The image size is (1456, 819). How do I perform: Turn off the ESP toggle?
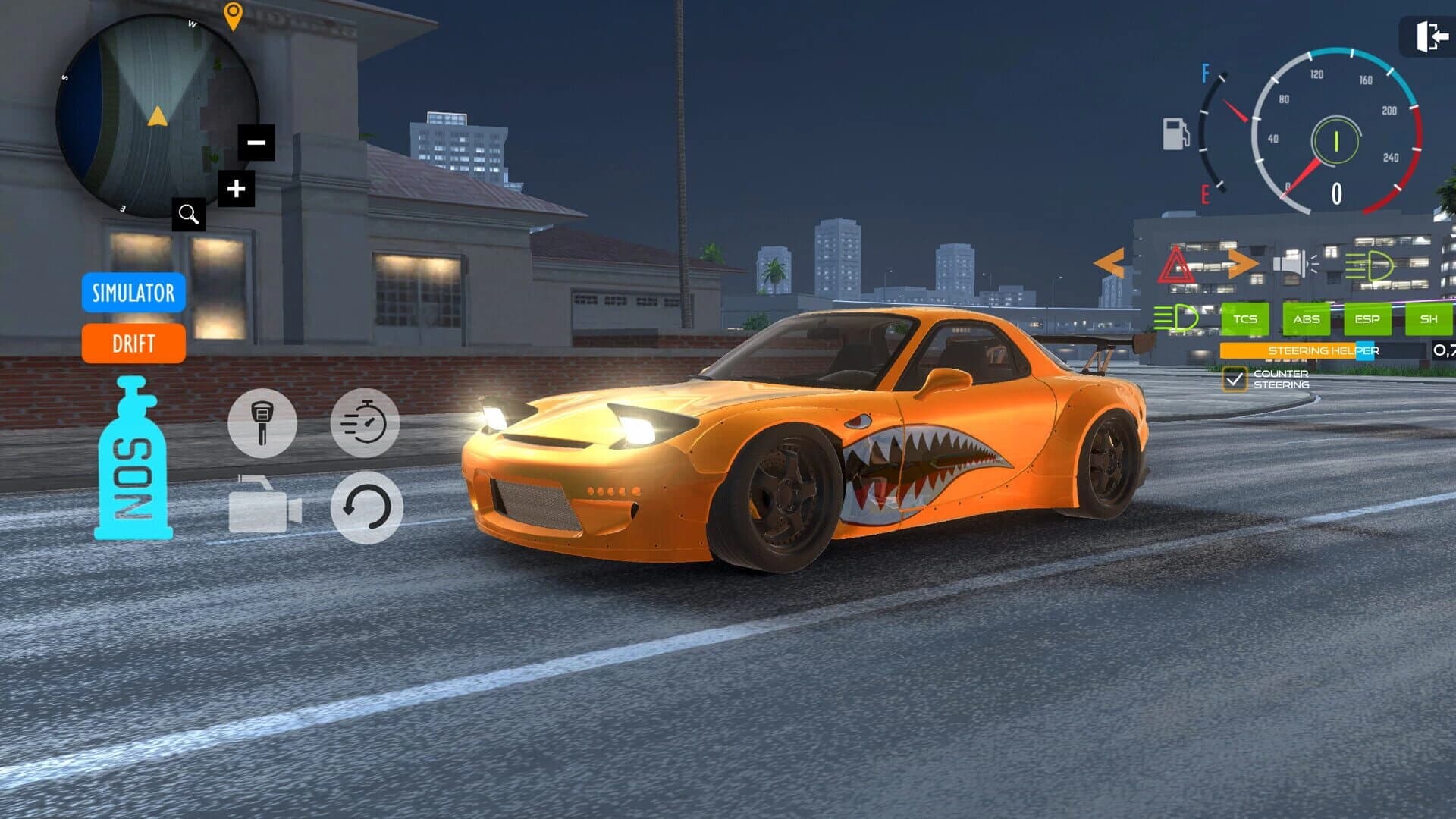pos(1367,319)
